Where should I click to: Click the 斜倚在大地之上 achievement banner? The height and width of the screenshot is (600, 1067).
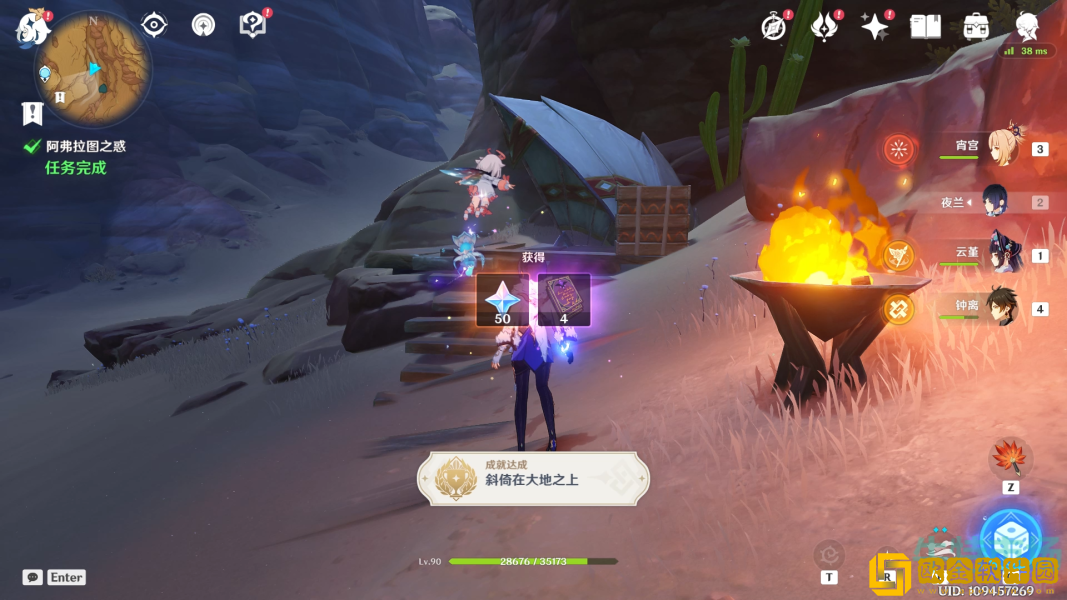[x=533, y=478]
